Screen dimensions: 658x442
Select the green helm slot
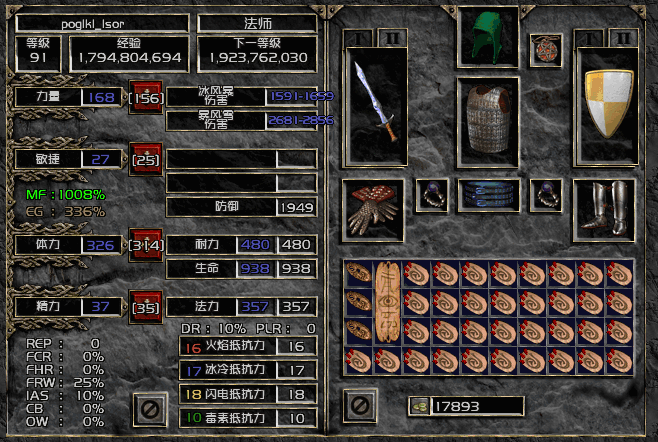click(490, 38)
